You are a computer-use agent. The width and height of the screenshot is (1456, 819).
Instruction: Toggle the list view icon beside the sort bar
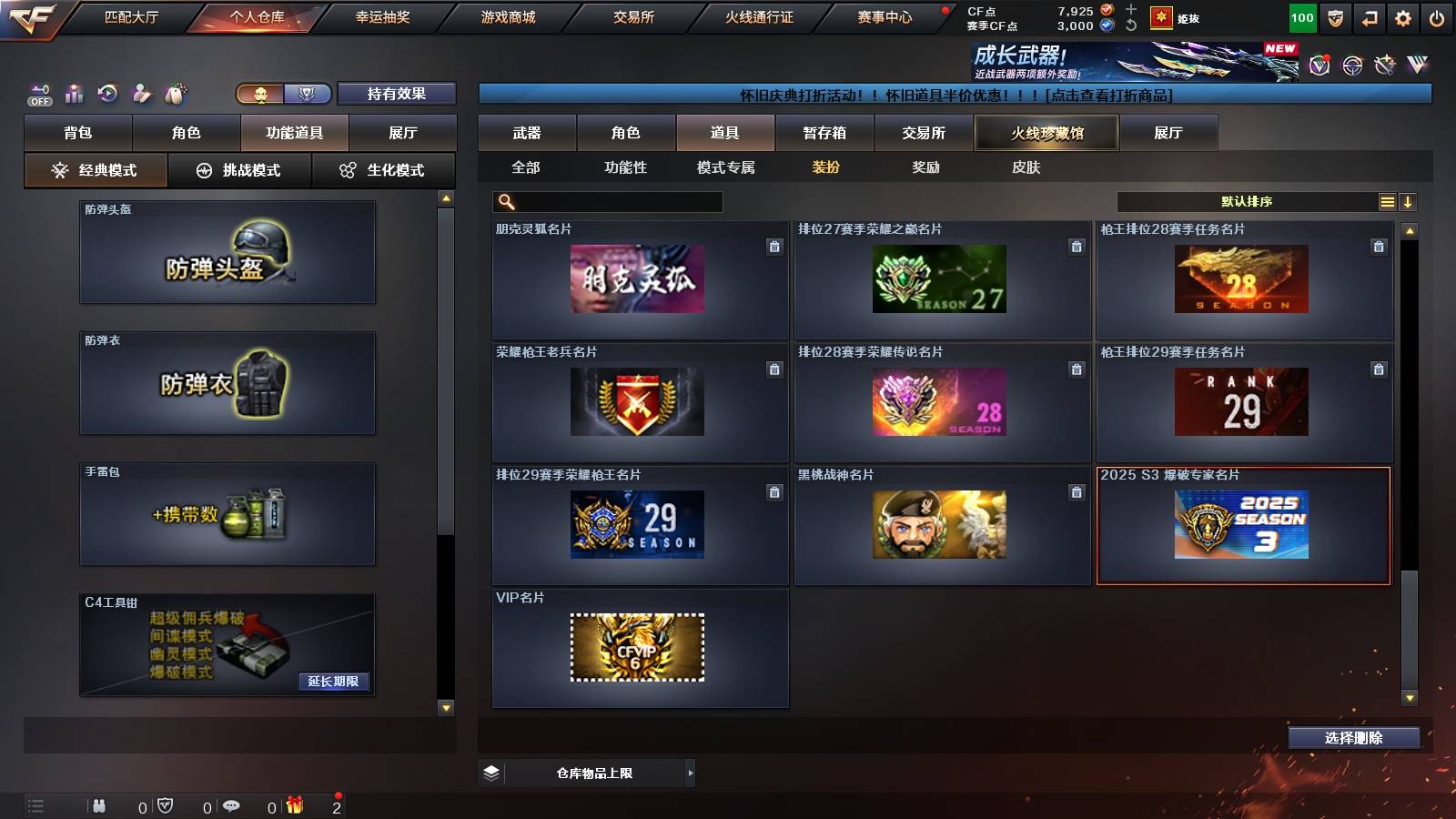[1386, 201]
